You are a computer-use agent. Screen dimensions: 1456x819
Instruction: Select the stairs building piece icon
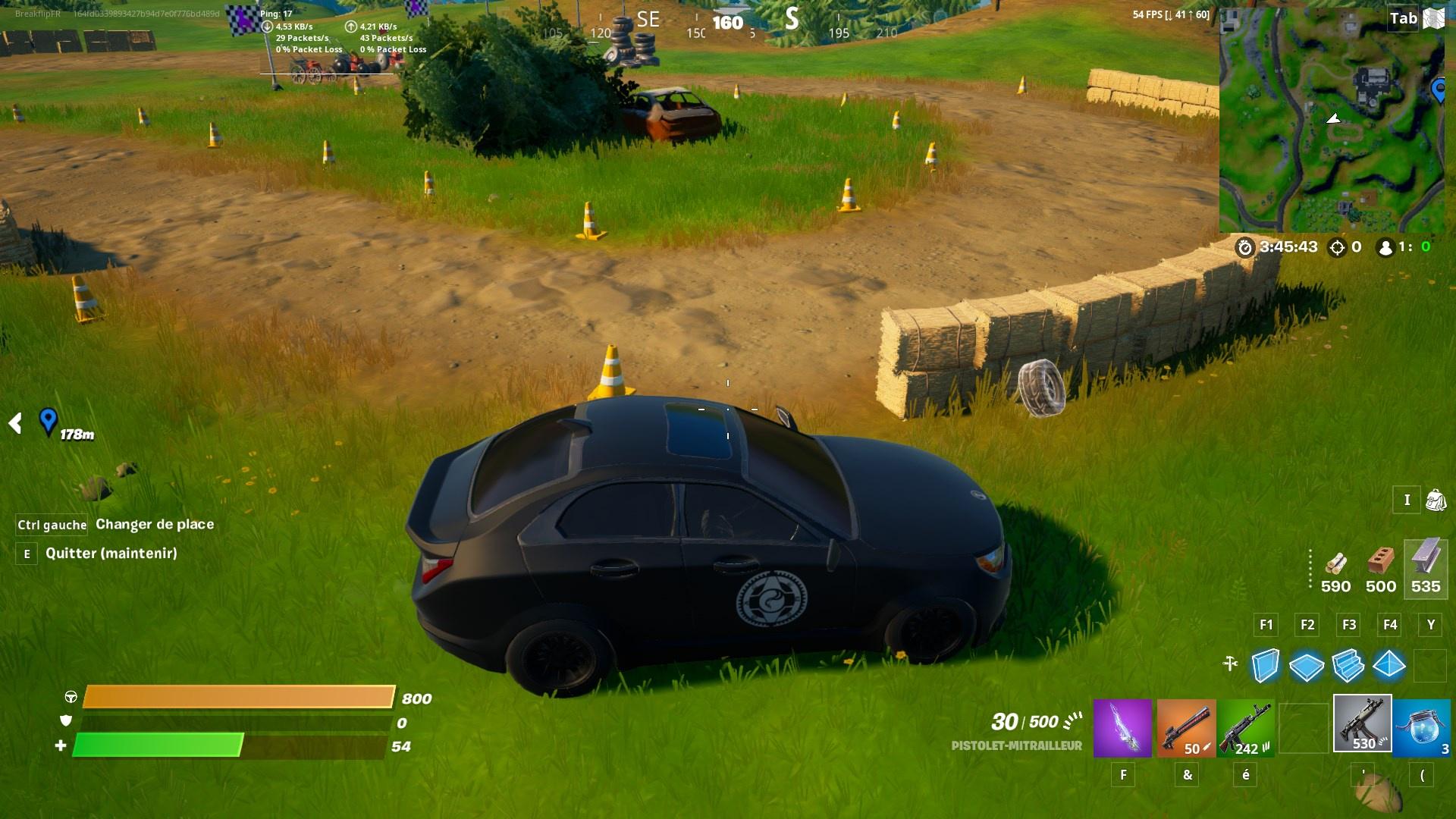click(x=1349, y=667)
